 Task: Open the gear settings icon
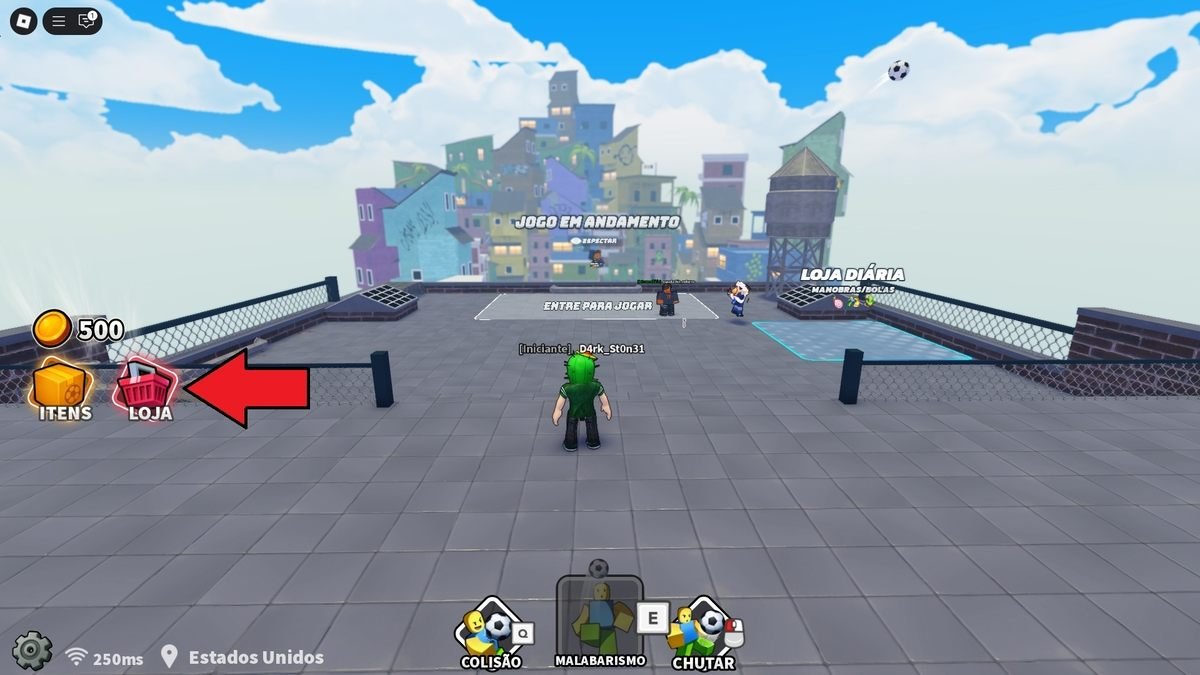click(x=31, y=650)
